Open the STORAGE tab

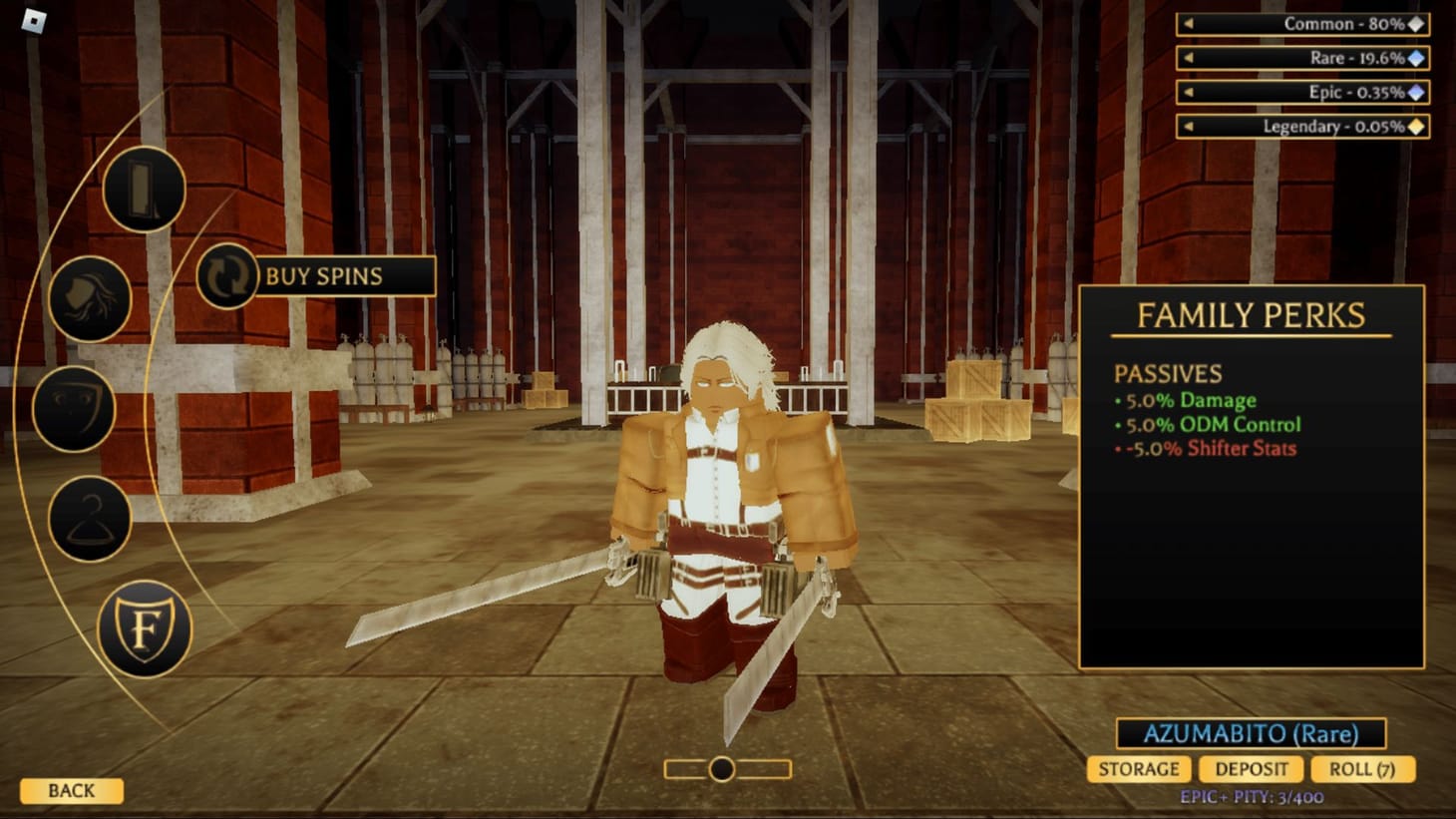coord(1140,769)
